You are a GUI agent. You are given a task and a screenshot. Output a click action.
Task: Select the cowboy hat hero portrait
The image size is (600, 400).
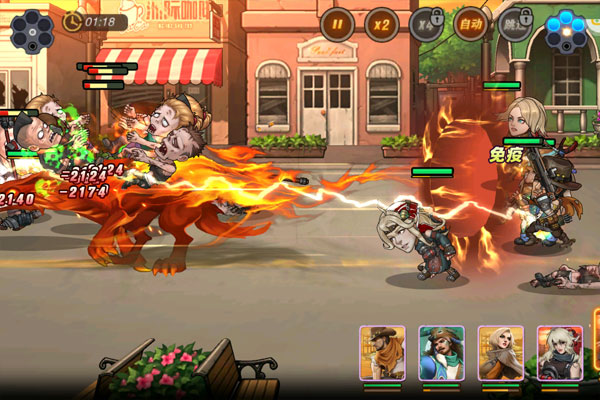tap(382, 353)
